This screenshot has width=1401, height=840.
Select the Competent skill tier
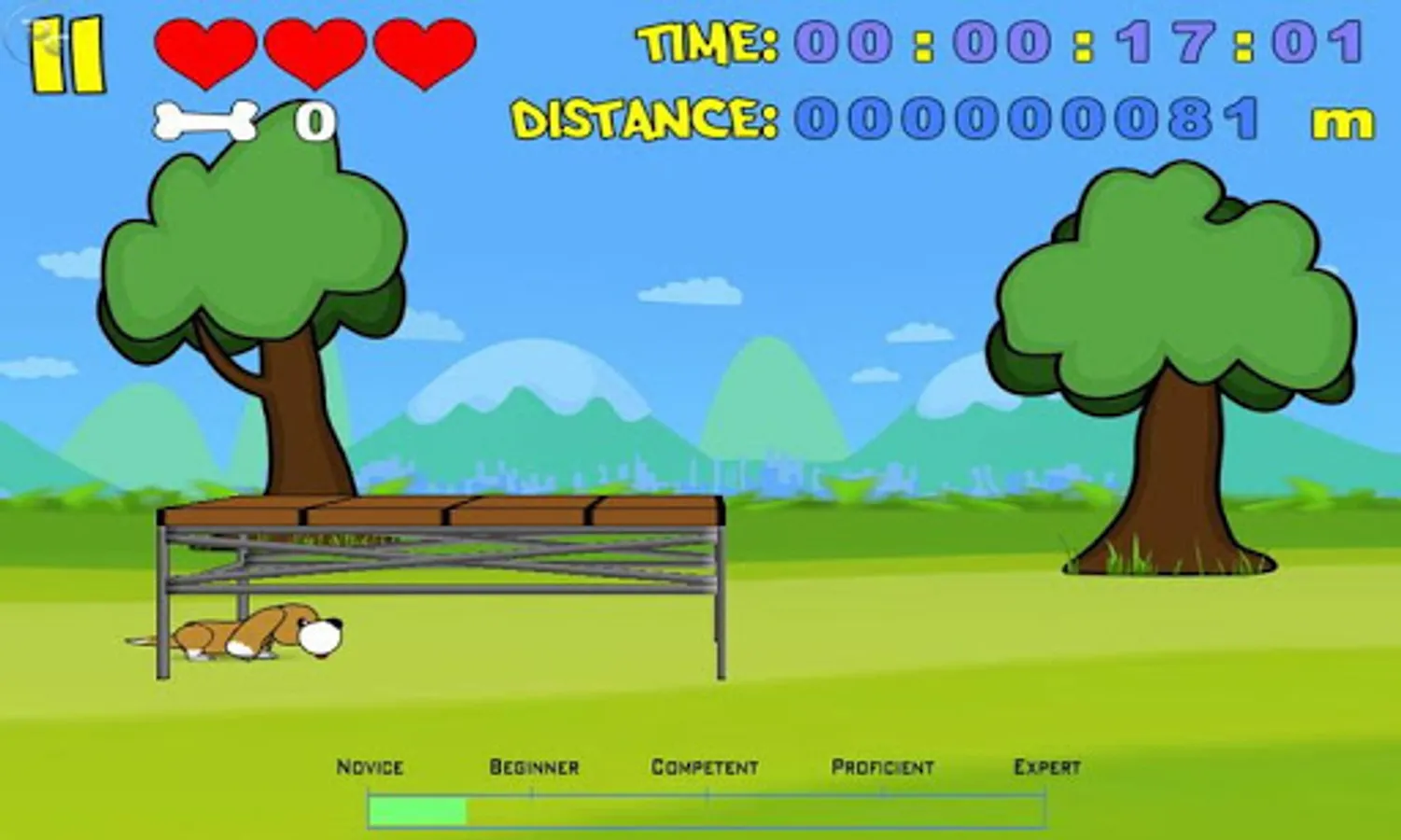[707, 765]
